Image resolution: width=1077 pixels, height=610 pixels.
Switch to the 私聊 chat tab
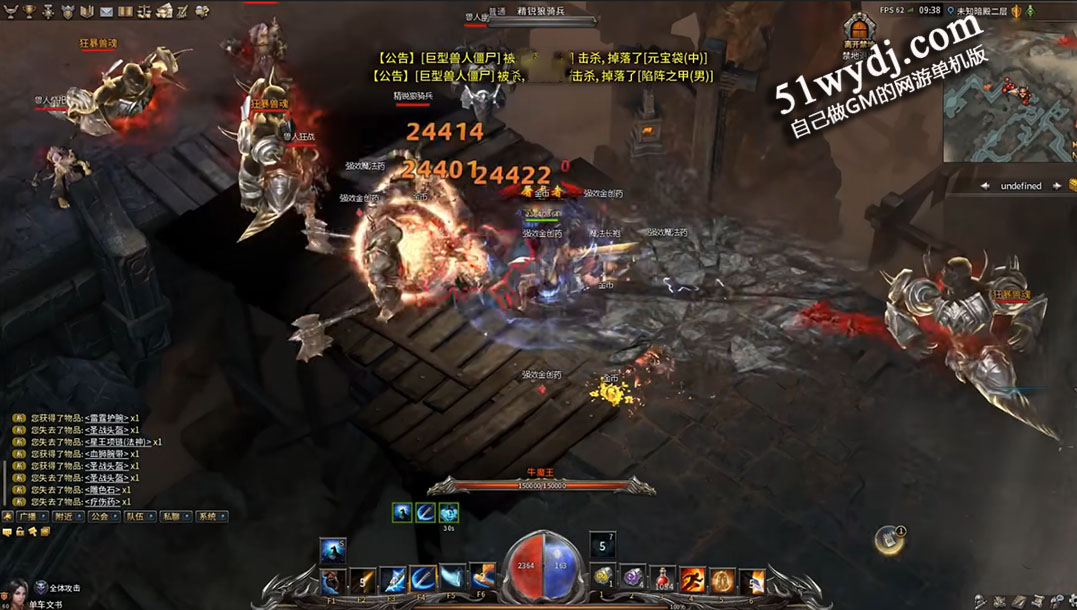(174, 517)
